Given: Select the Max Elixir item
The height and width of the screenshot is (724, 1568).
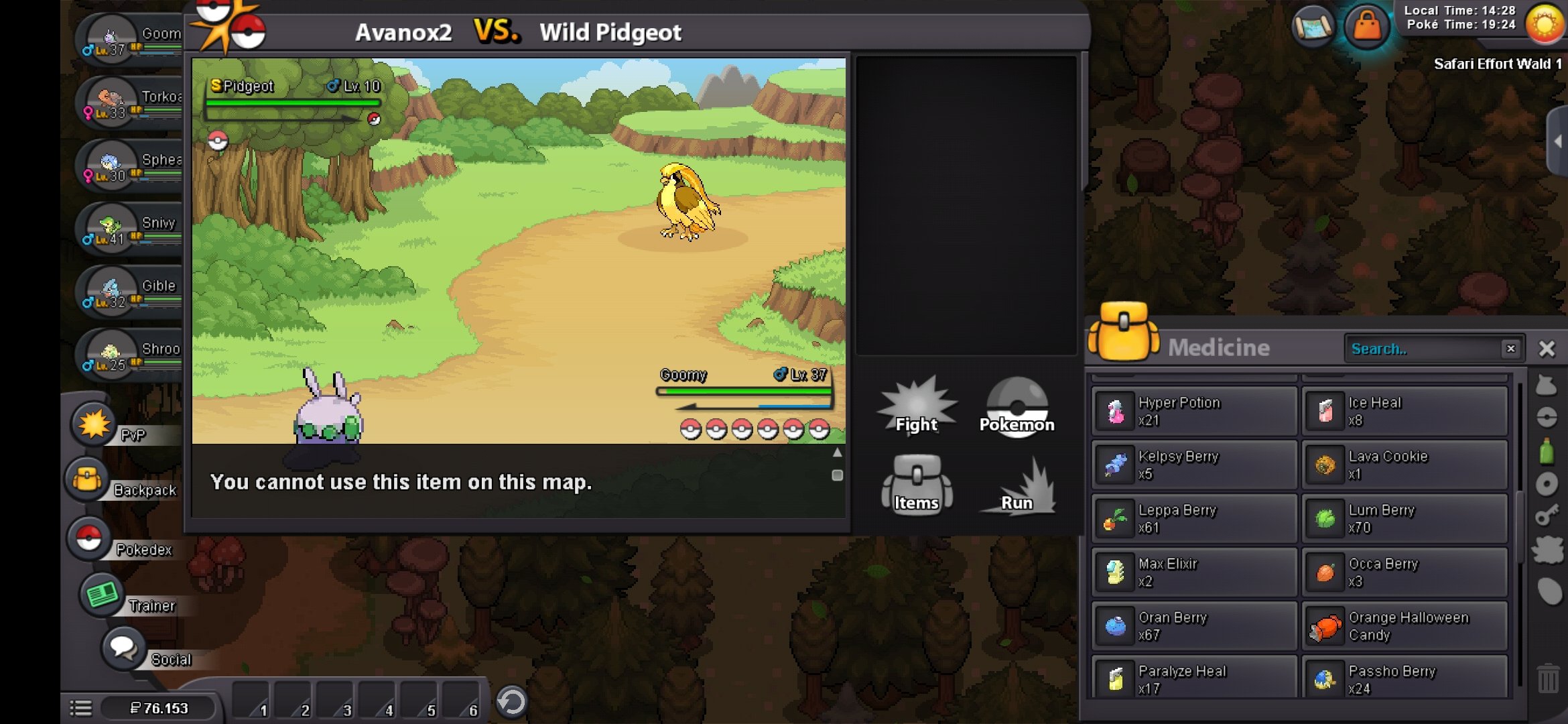Looking at the screenshot, I should 1194,572.
